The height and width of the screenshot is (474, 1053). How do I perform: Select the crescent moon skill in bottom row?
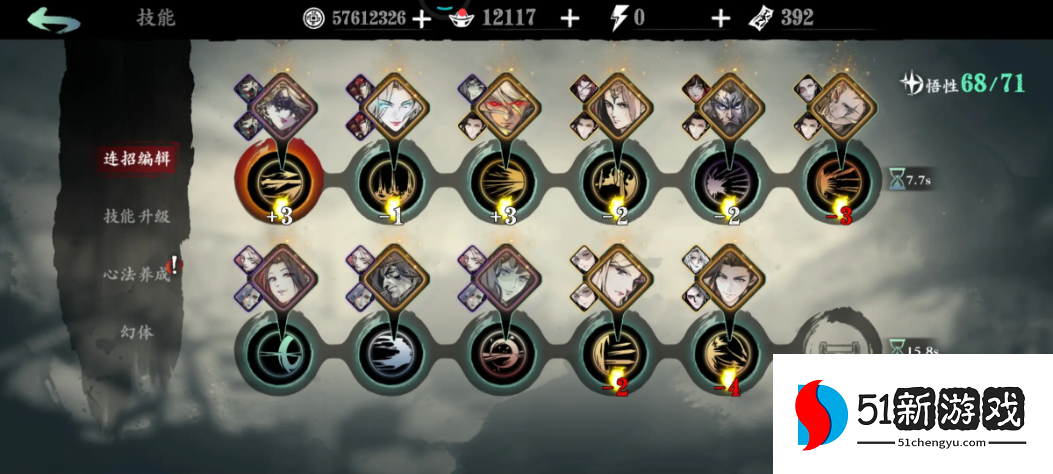[x=273, y=350]
